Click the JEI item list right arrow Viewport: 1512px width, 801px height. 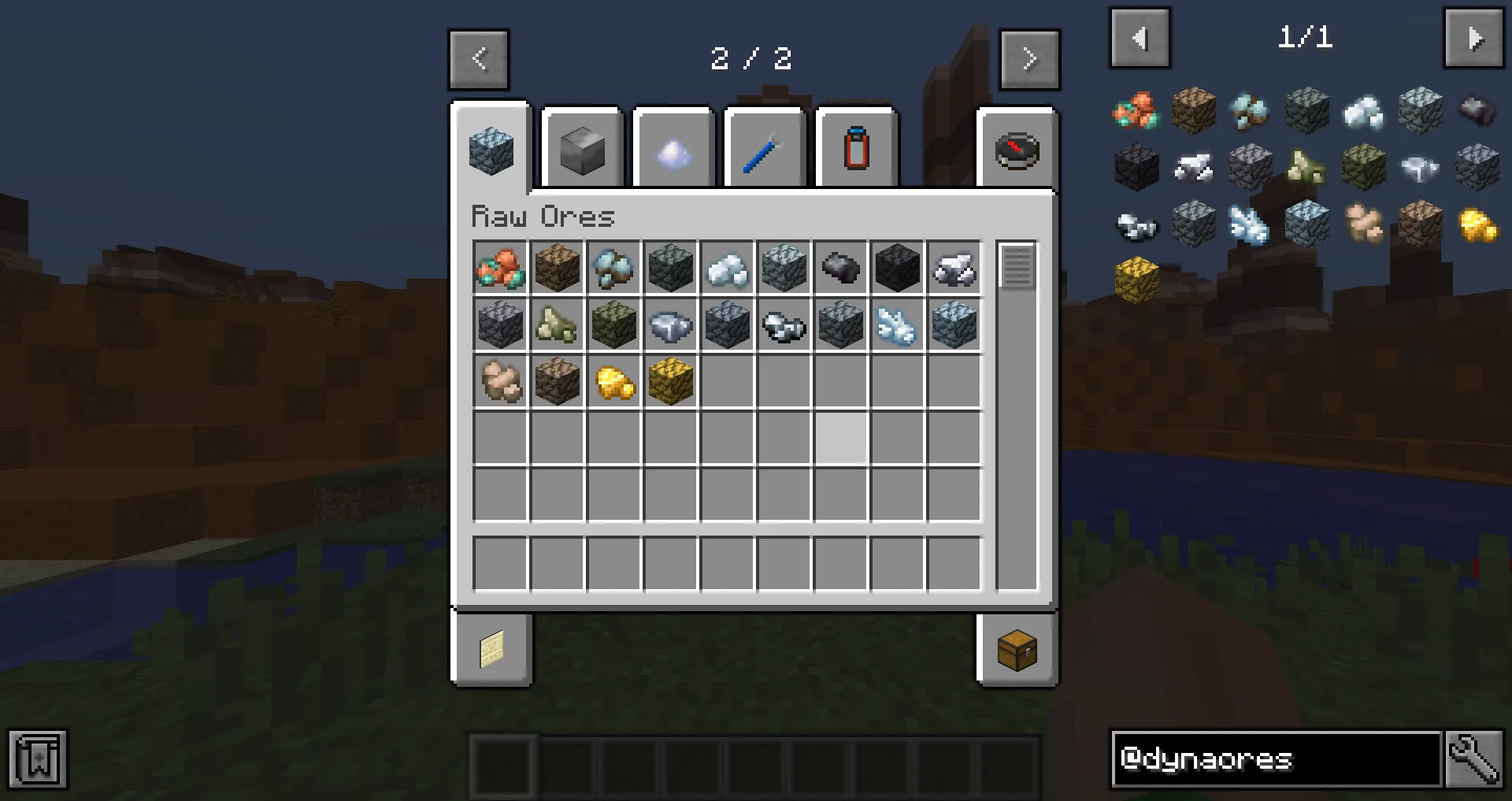tap(1473, 38)
